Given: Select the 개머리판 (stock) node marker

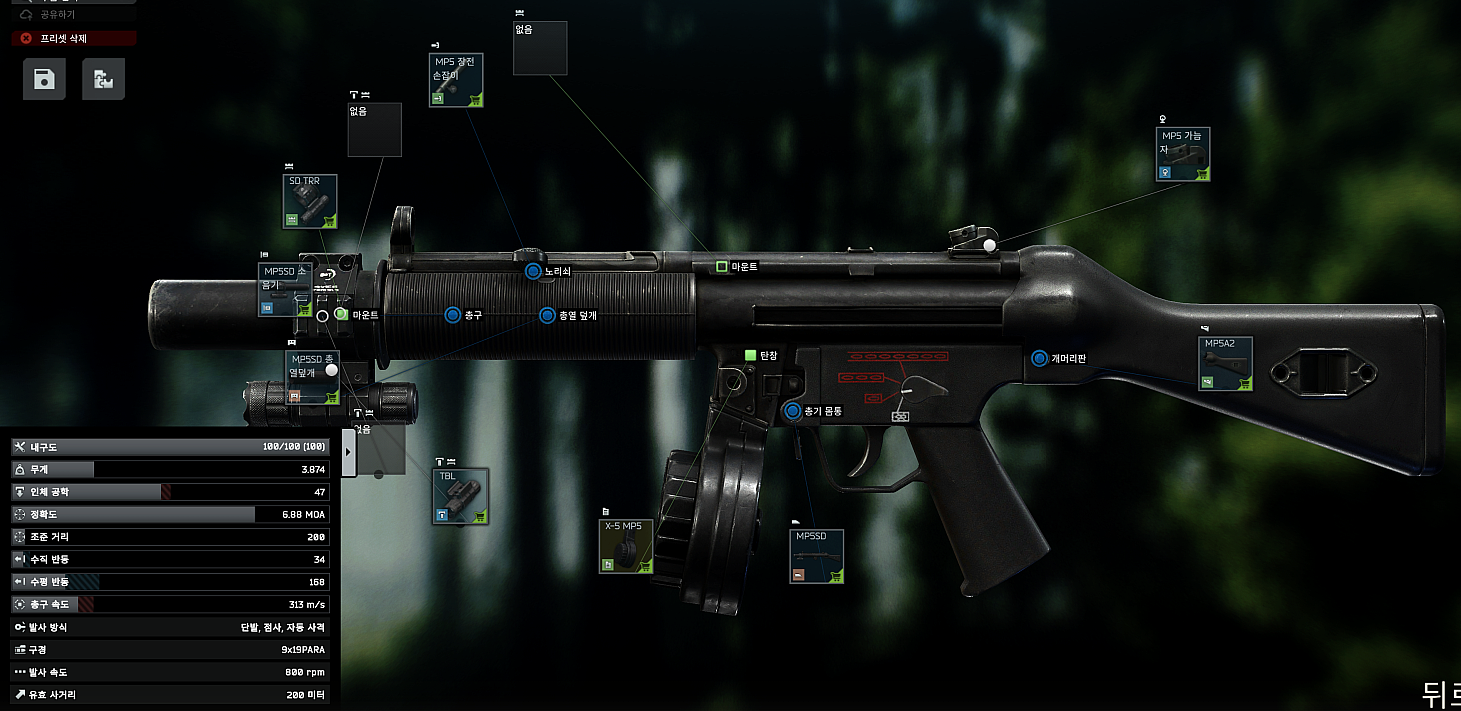Looking at the screenshot, I should (1039, 358).
